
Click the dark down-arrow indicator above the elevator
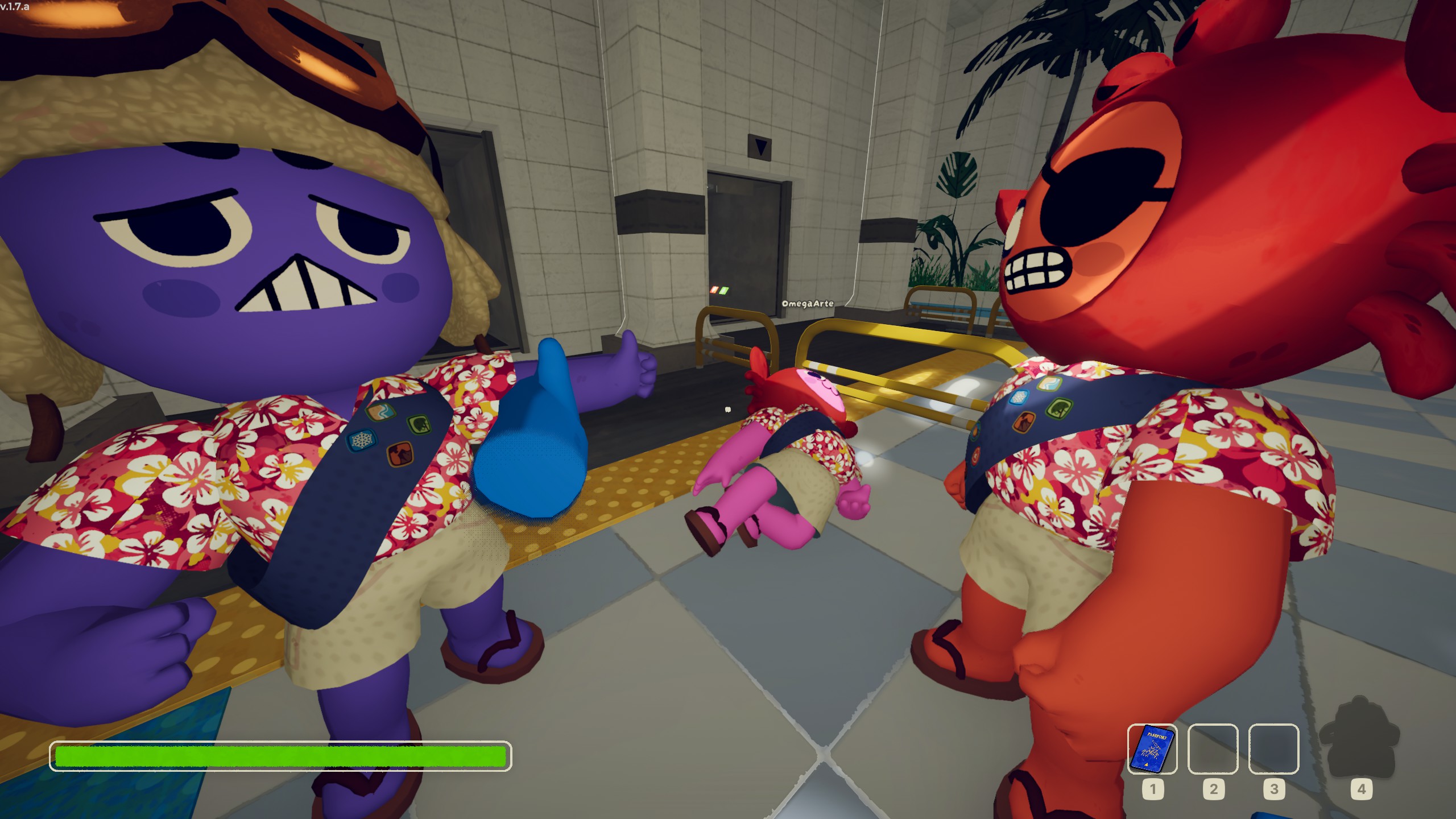point(760,147)
